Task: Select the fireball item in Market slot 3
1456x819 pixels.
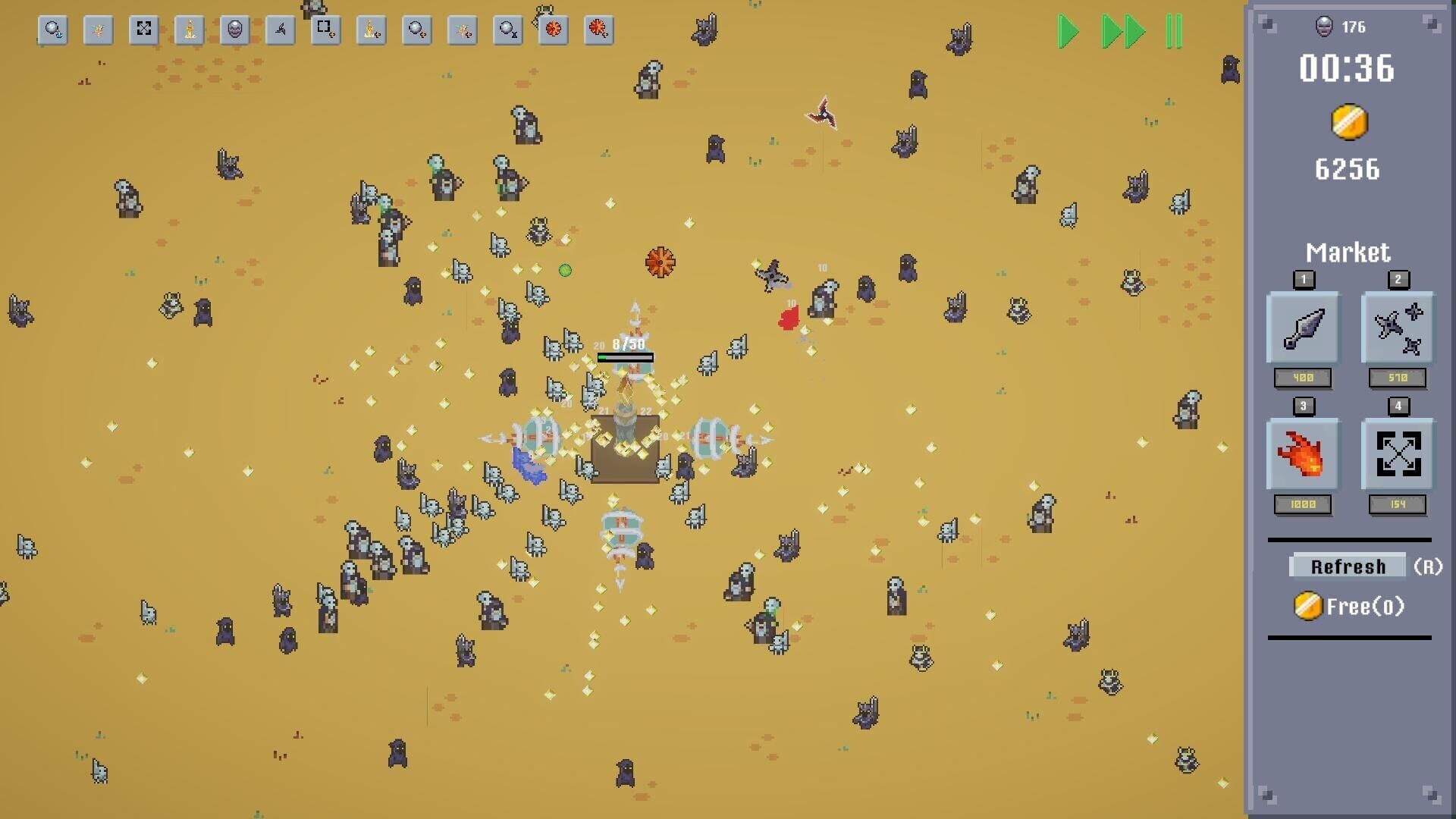Action: pos(1302,455)
